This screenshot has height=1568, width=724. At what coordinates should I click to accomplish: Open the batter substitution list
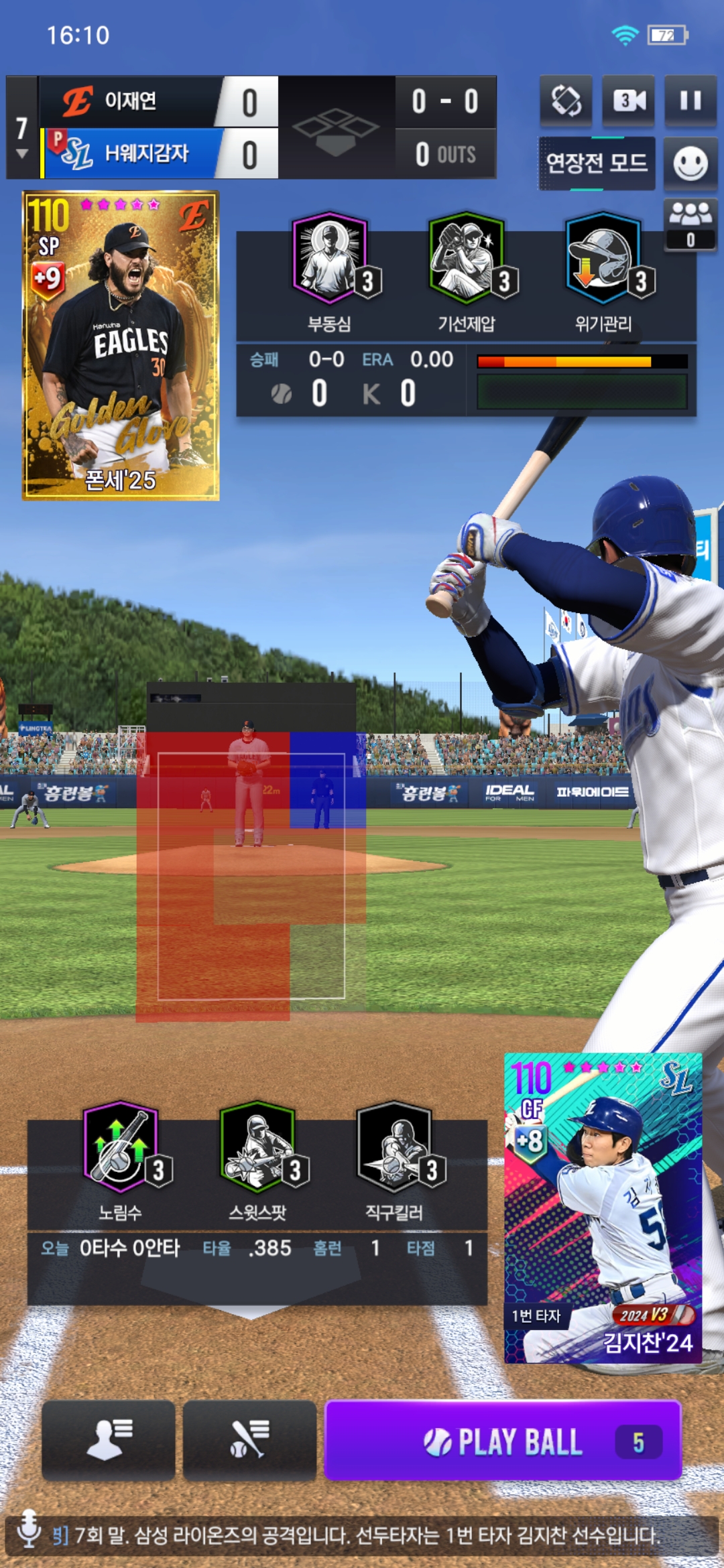click(249, 1439)
